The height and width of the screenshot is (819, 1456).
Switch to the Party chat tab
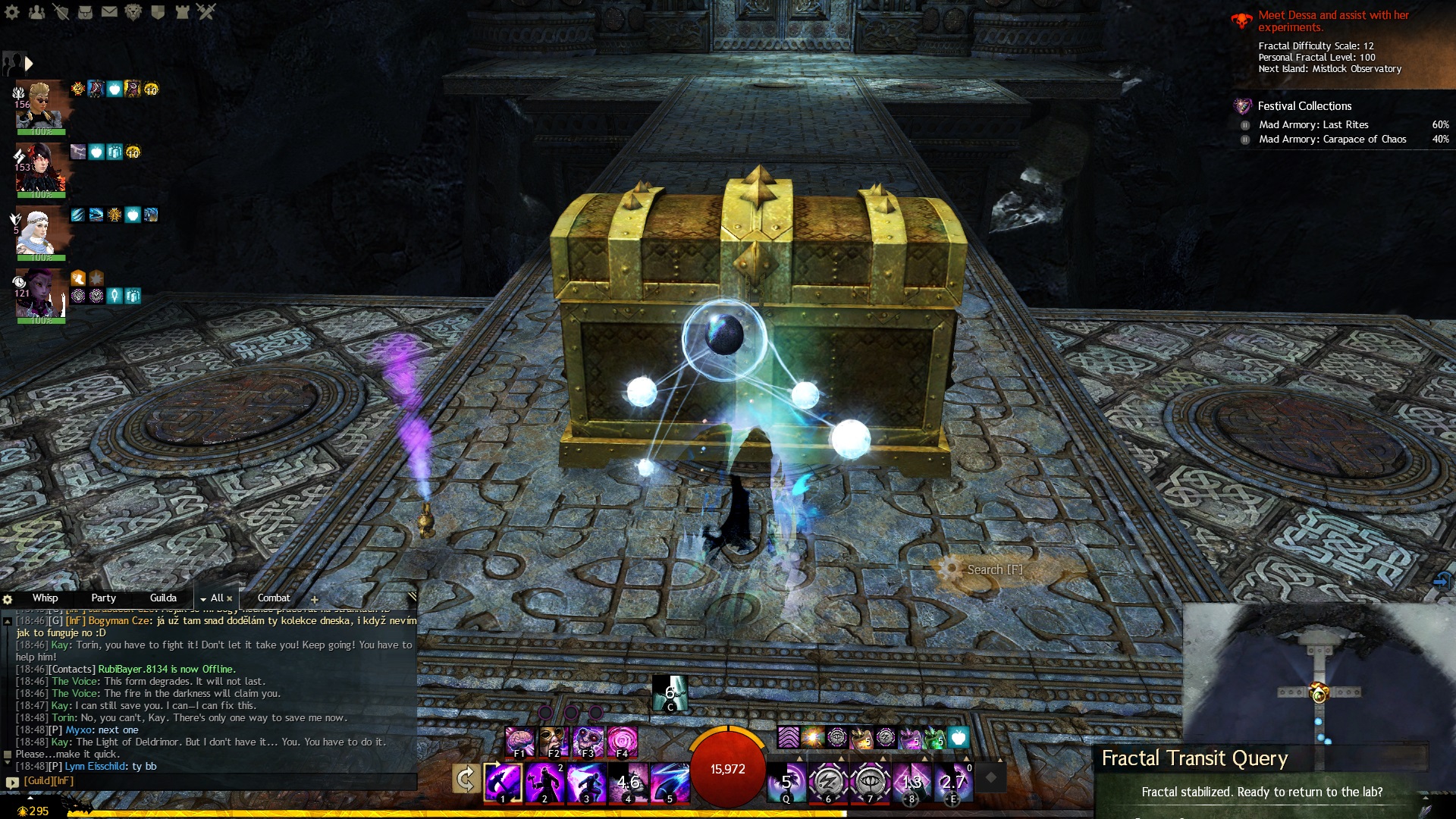click(103, 598)
